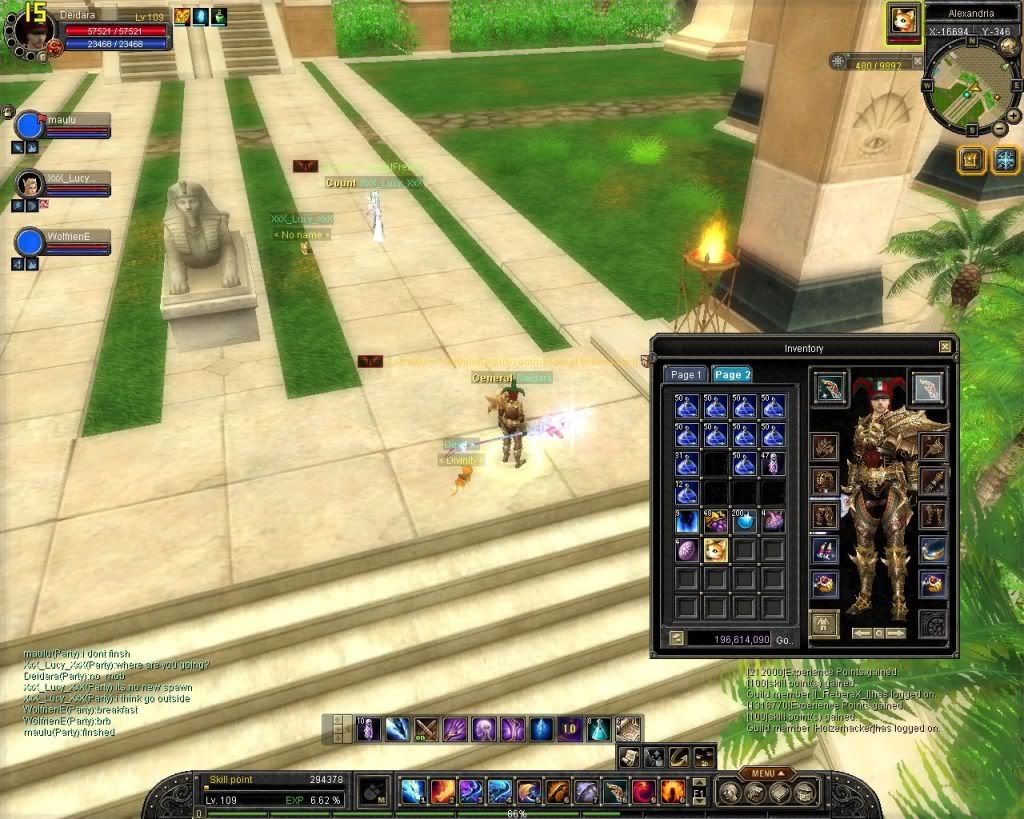Click the blue potion stack of 12
1024x819 pixels.
tap(687, 492)
